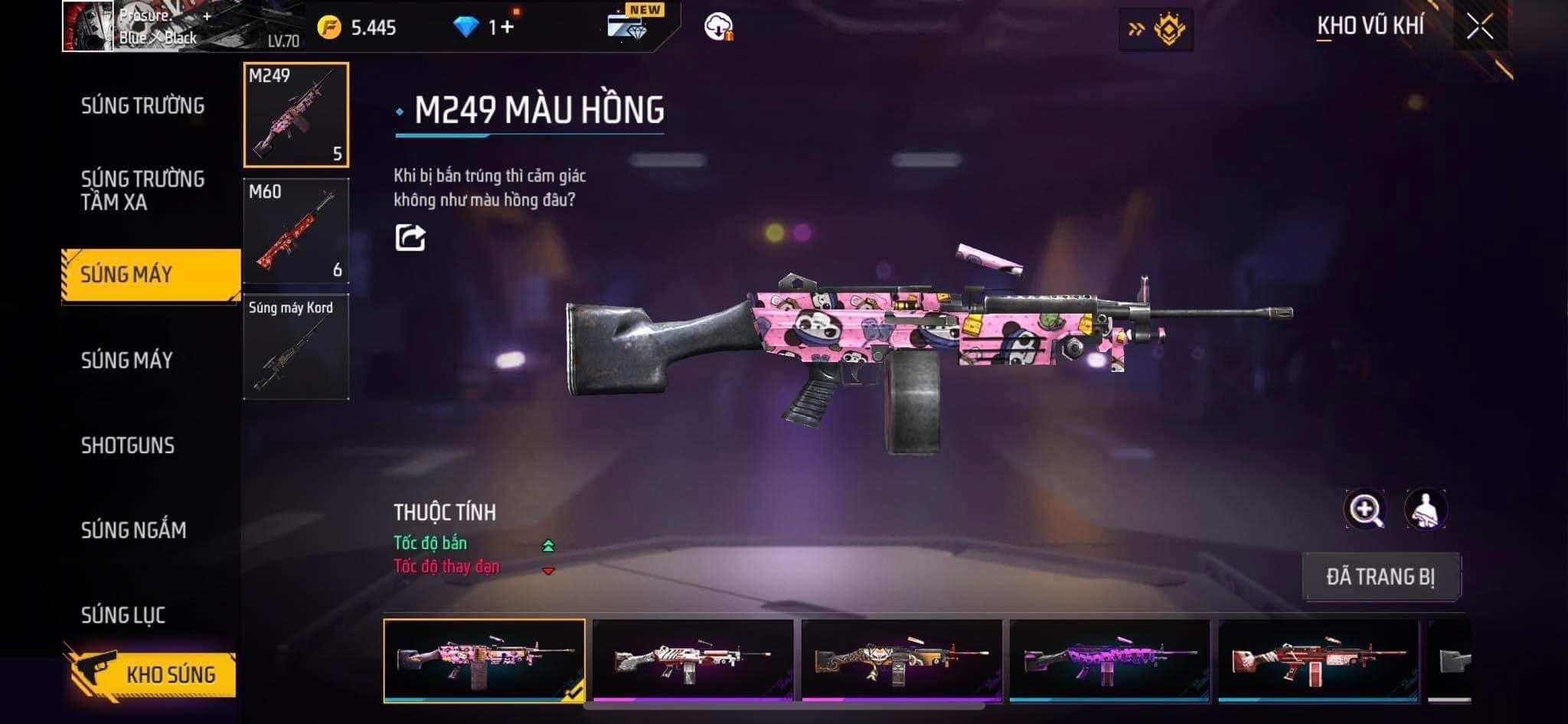Select the SHOTGUNS category

coord(128,445)
